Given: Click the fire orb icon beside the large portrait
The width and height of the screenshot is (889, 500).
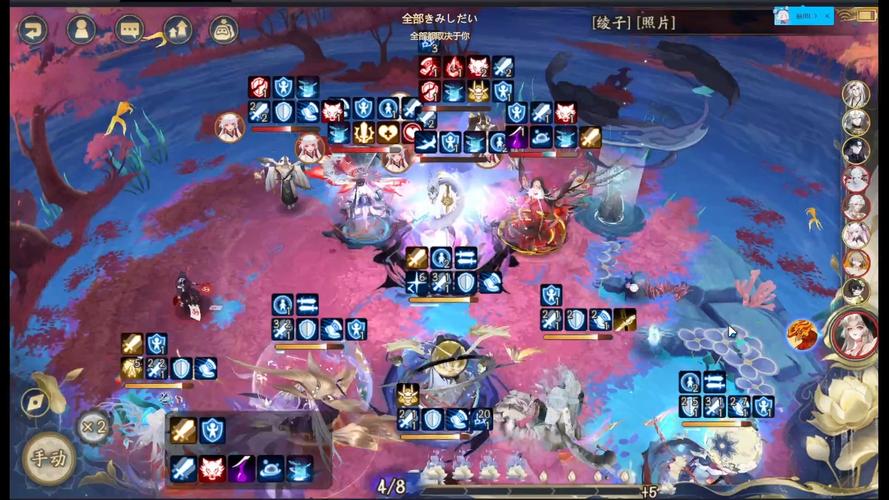Looking at the screenshot, I should click(x=801, y=334).
